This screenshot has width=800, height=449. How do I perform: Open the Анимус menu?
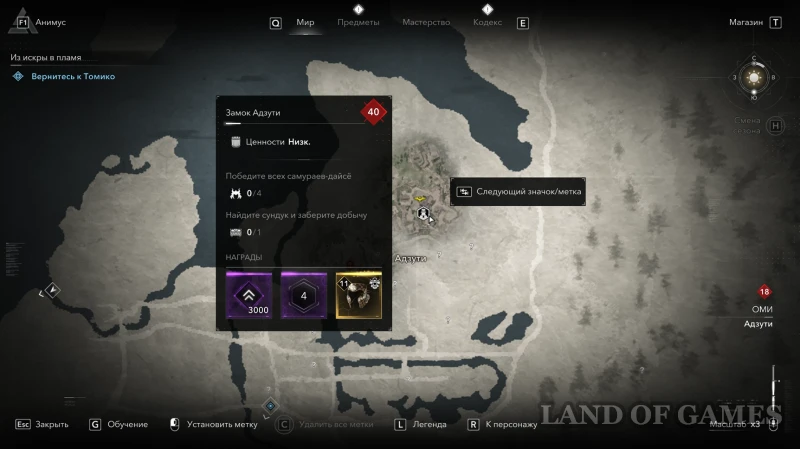tap(49, 22)
